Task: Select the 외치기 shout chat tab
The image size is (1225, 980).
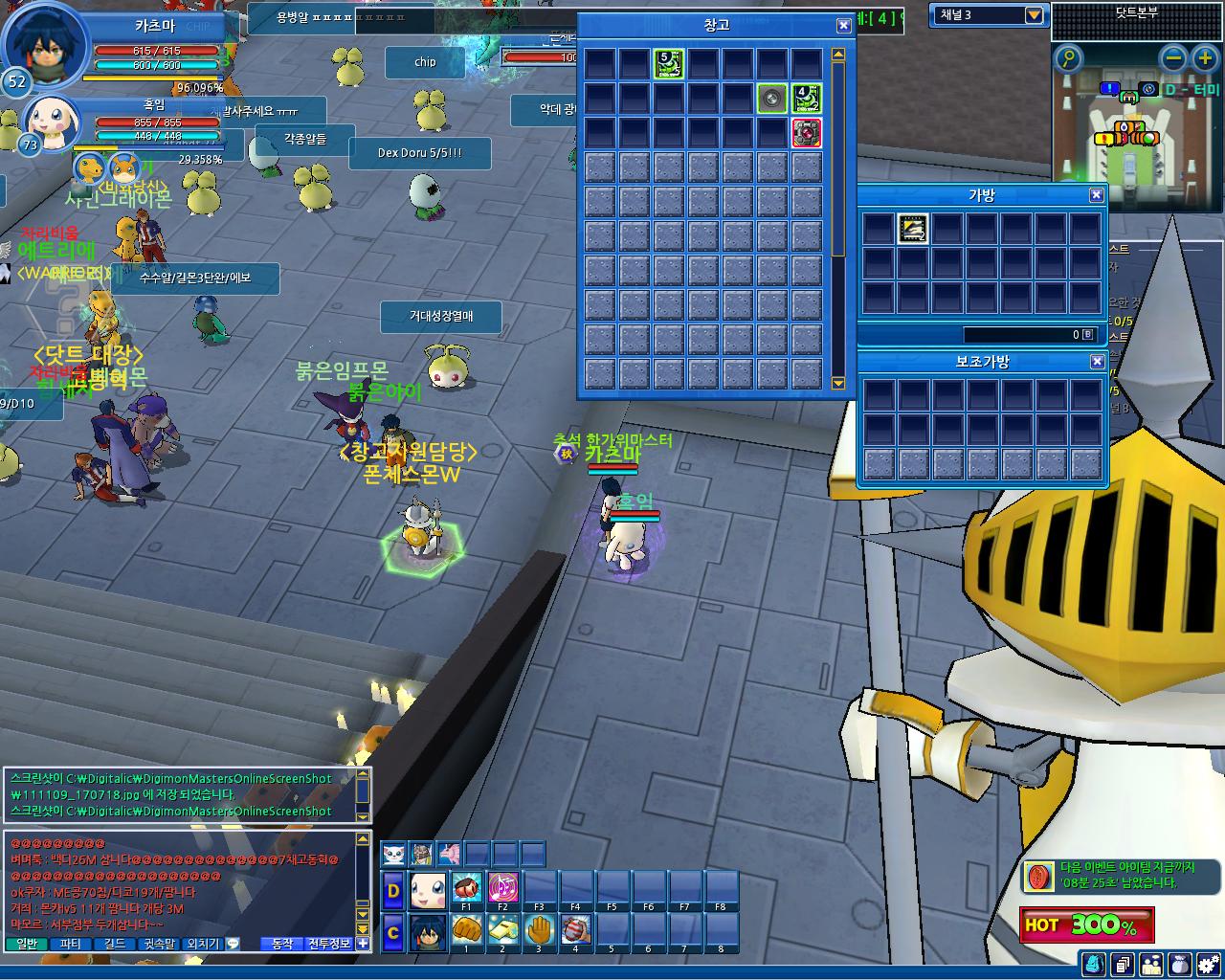Action: pyautogui.click(x=202, y=944)
